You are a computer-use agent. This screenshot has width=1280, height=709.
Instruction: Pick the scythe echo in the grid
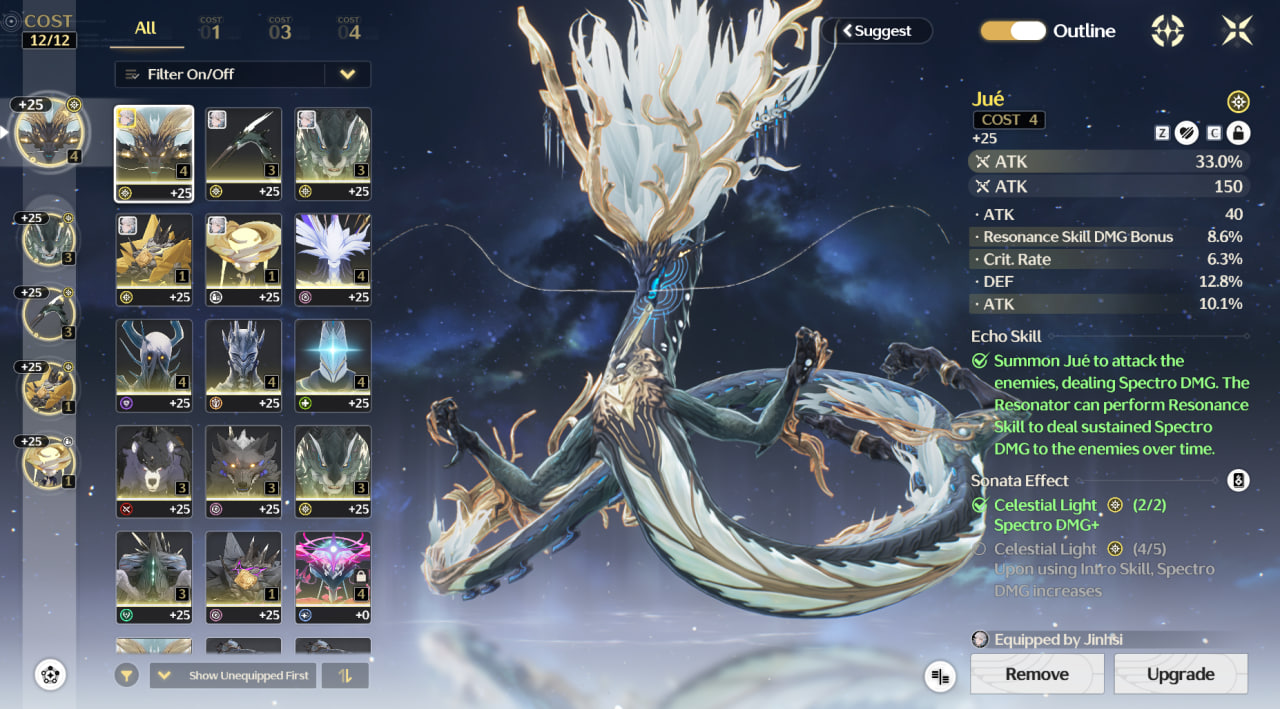tap(243, 153)
